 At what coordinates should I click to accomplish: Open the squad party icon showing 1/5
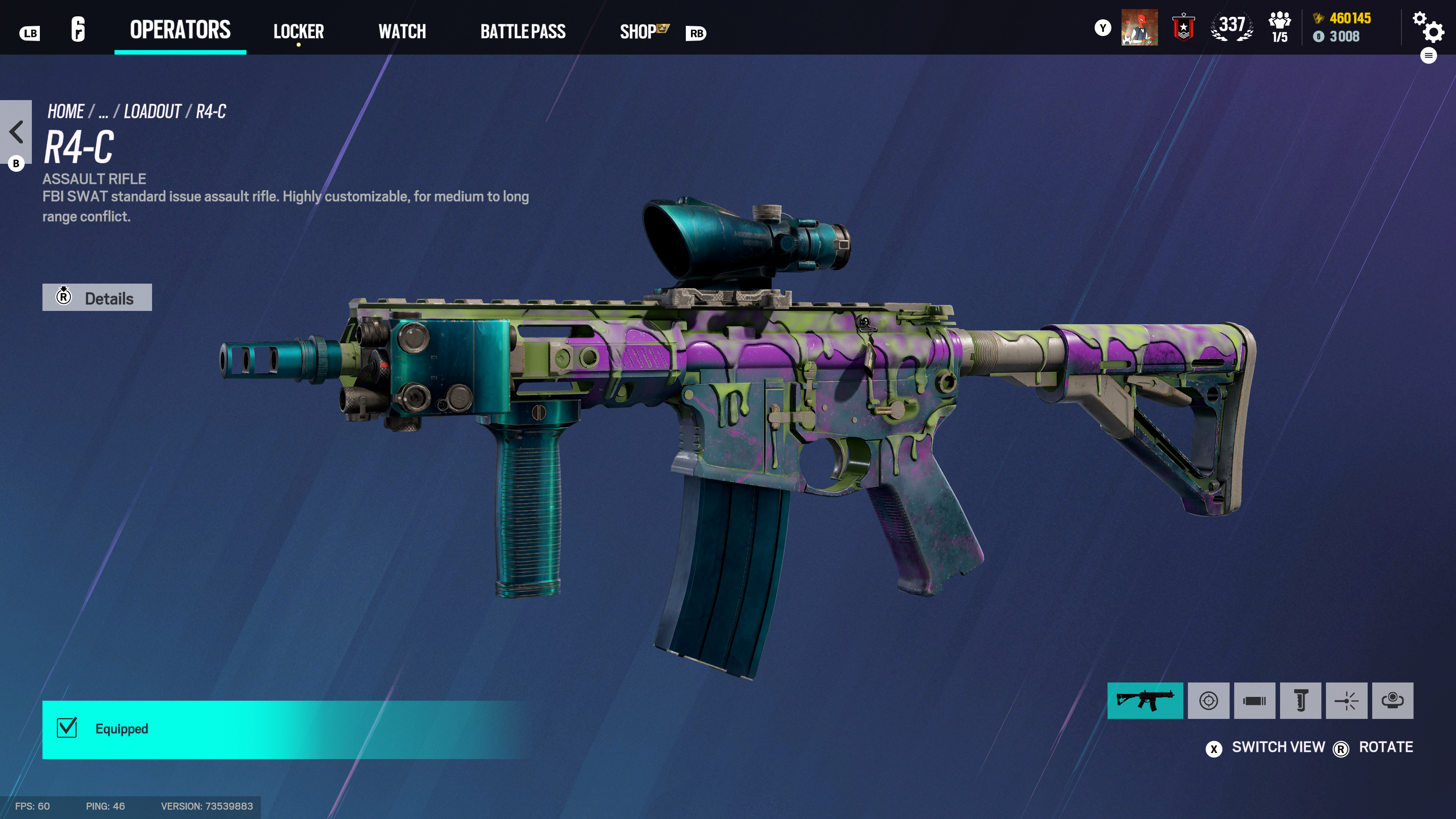1279,28
